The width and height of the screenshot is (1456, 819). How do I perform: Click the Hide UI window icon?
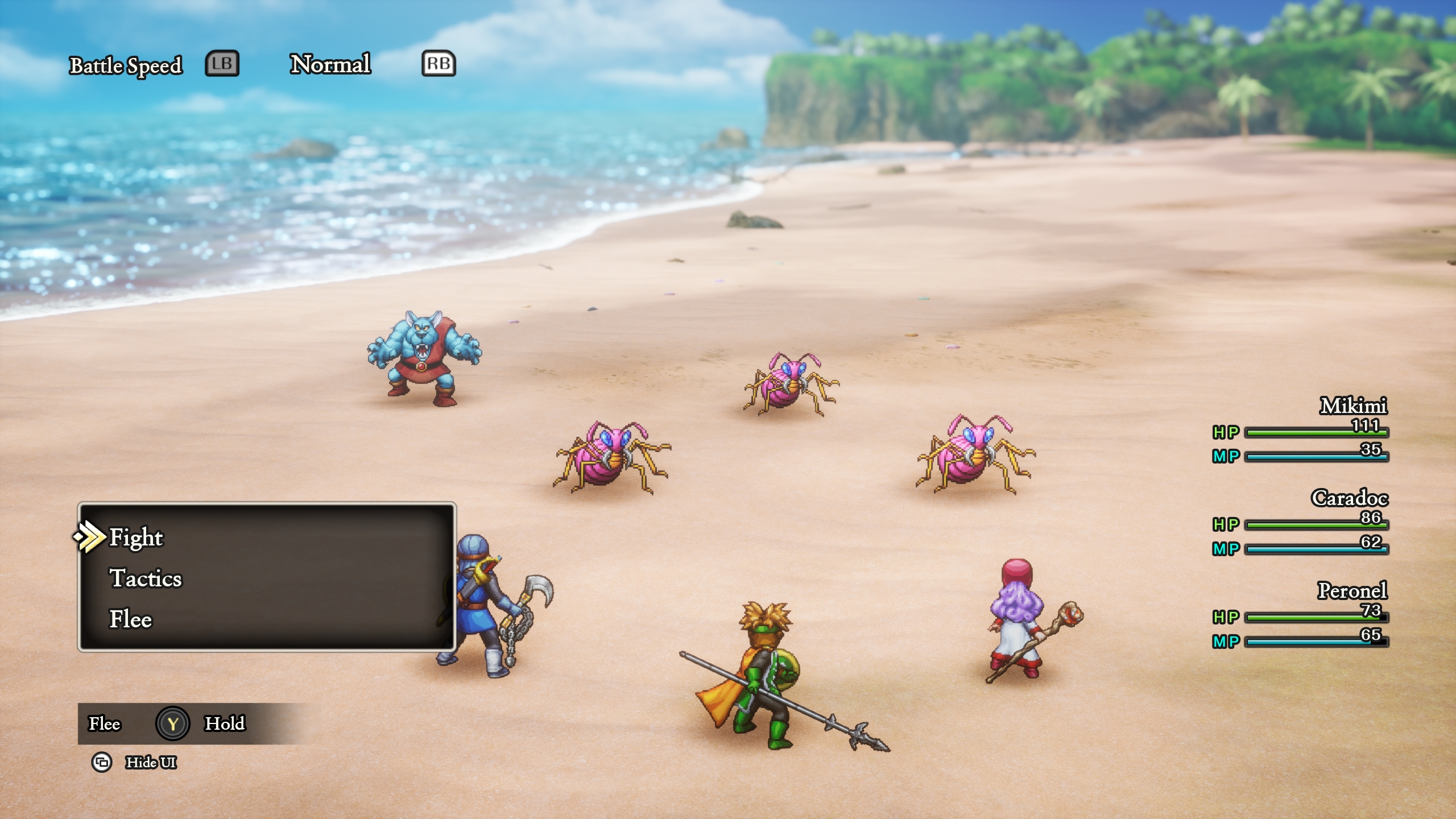pyautogui.click(x=103, y=764)
